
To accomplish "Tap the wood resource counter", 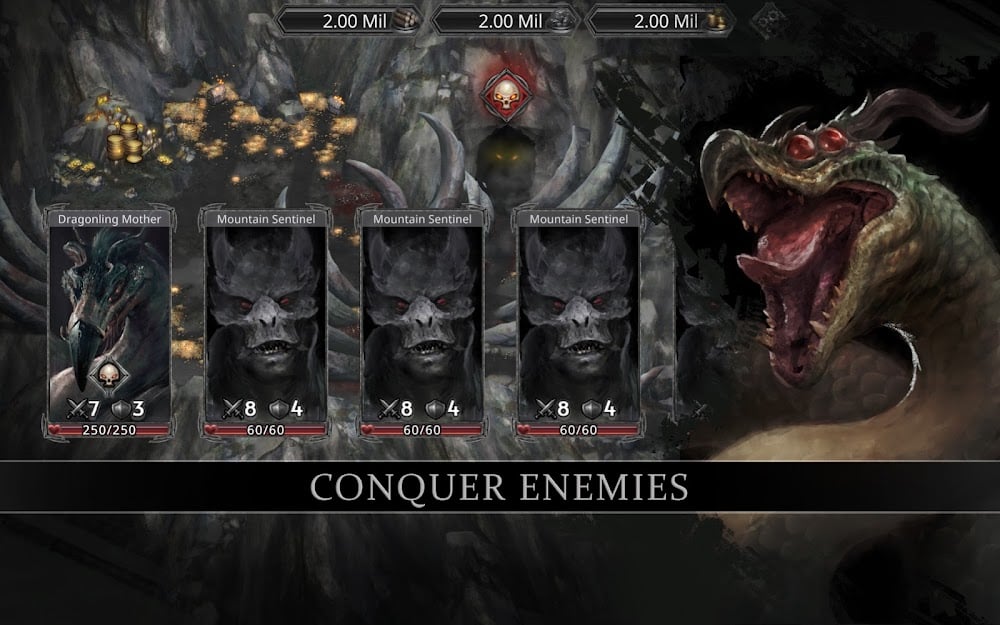I will [x=348, y=19].
